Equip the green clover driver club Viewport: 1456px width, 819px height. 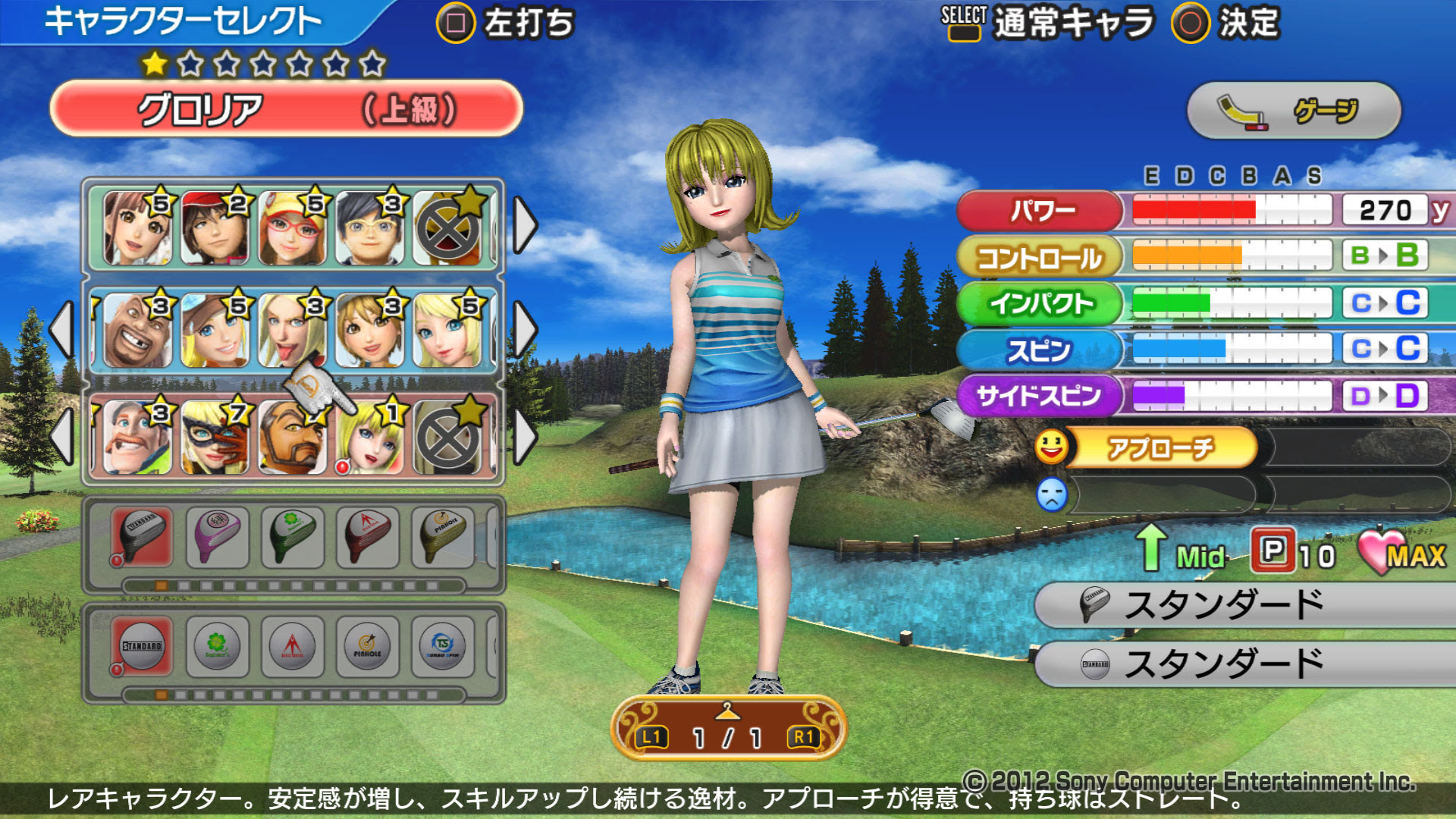point(293,538)
